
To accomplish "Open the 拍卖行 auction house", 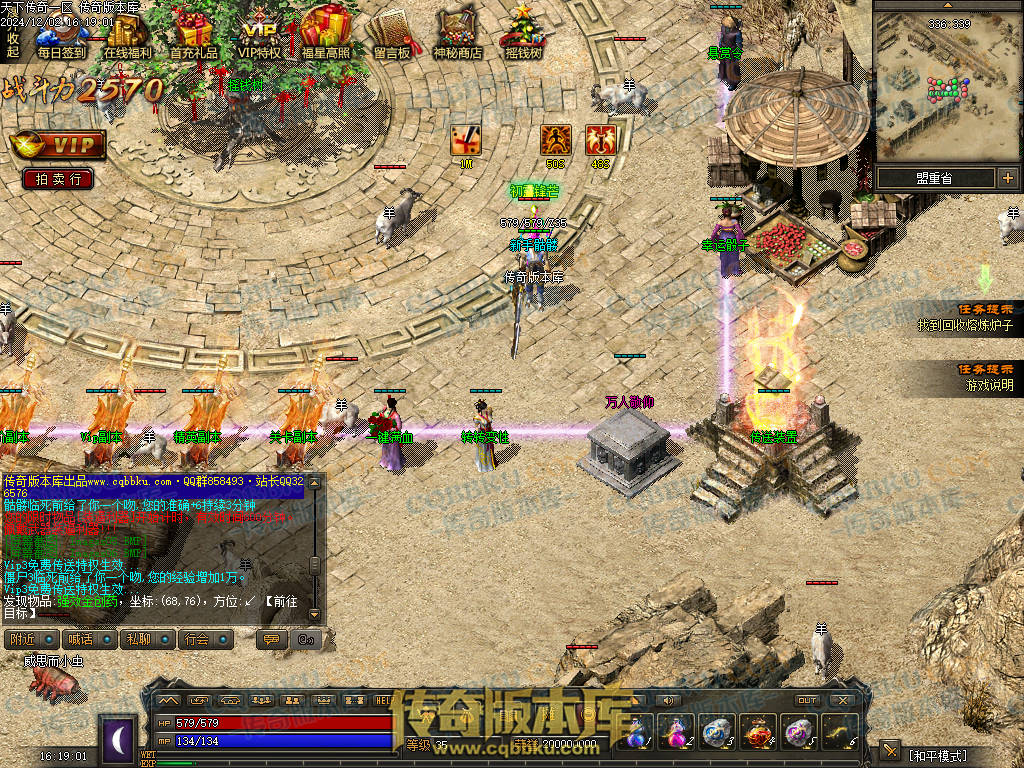I will 58,179.
